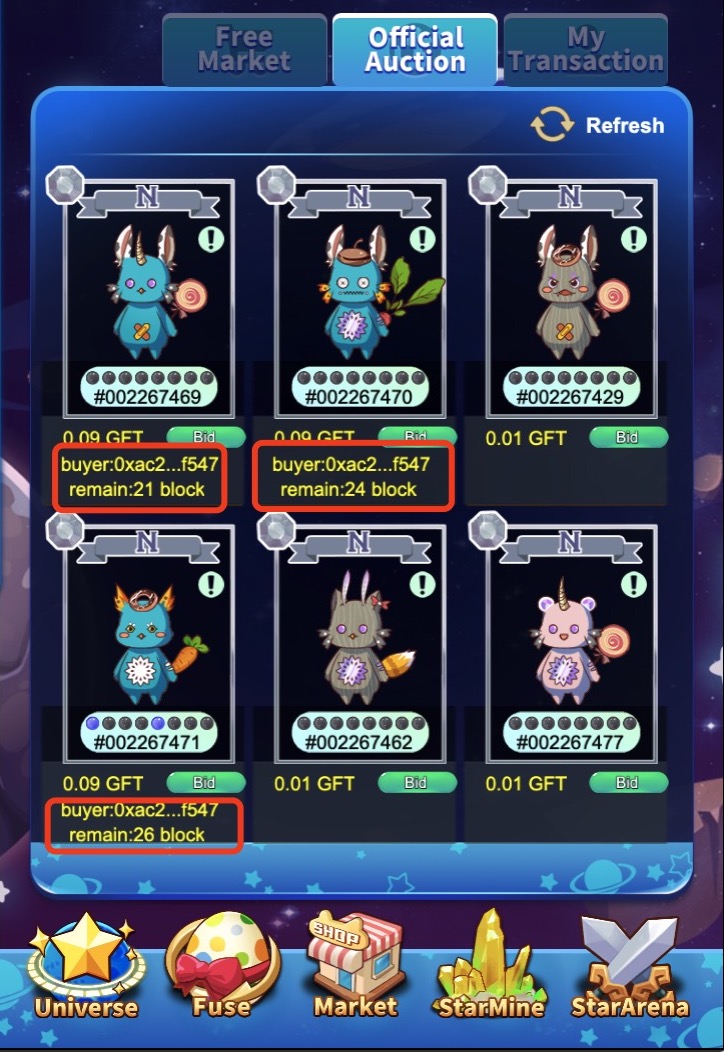Bid on creature #002267429
The width and height of the screenshot is (724, 1052).
pos(627,438)
